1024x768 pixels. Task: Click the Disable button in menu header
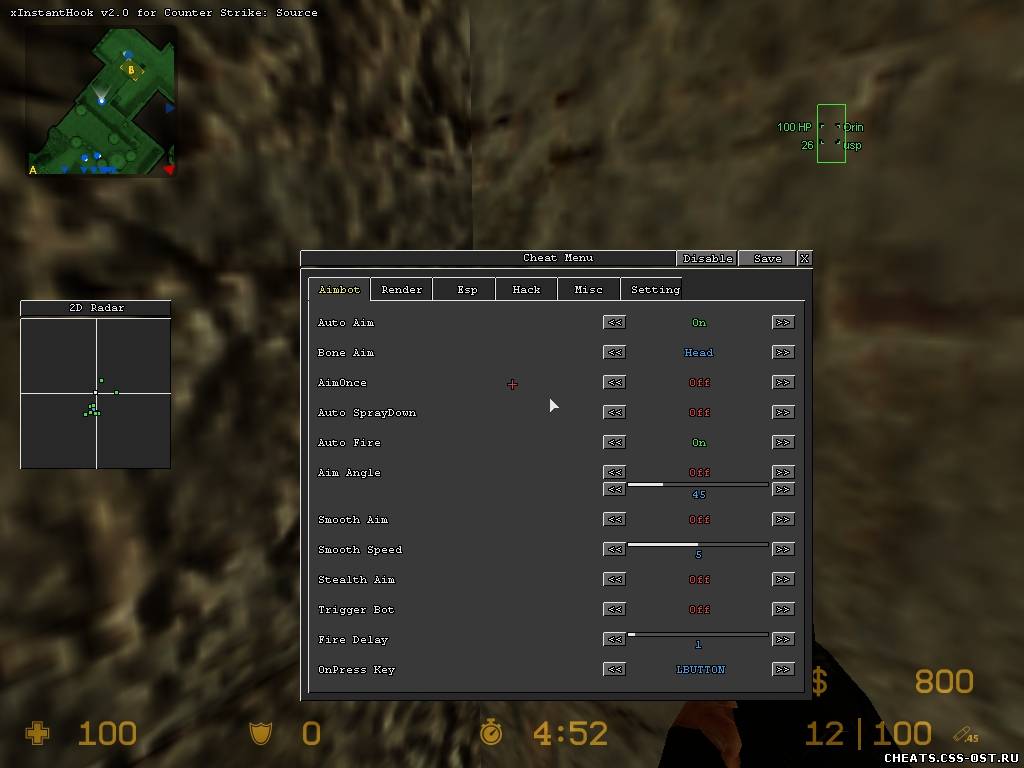click(707, 258)
